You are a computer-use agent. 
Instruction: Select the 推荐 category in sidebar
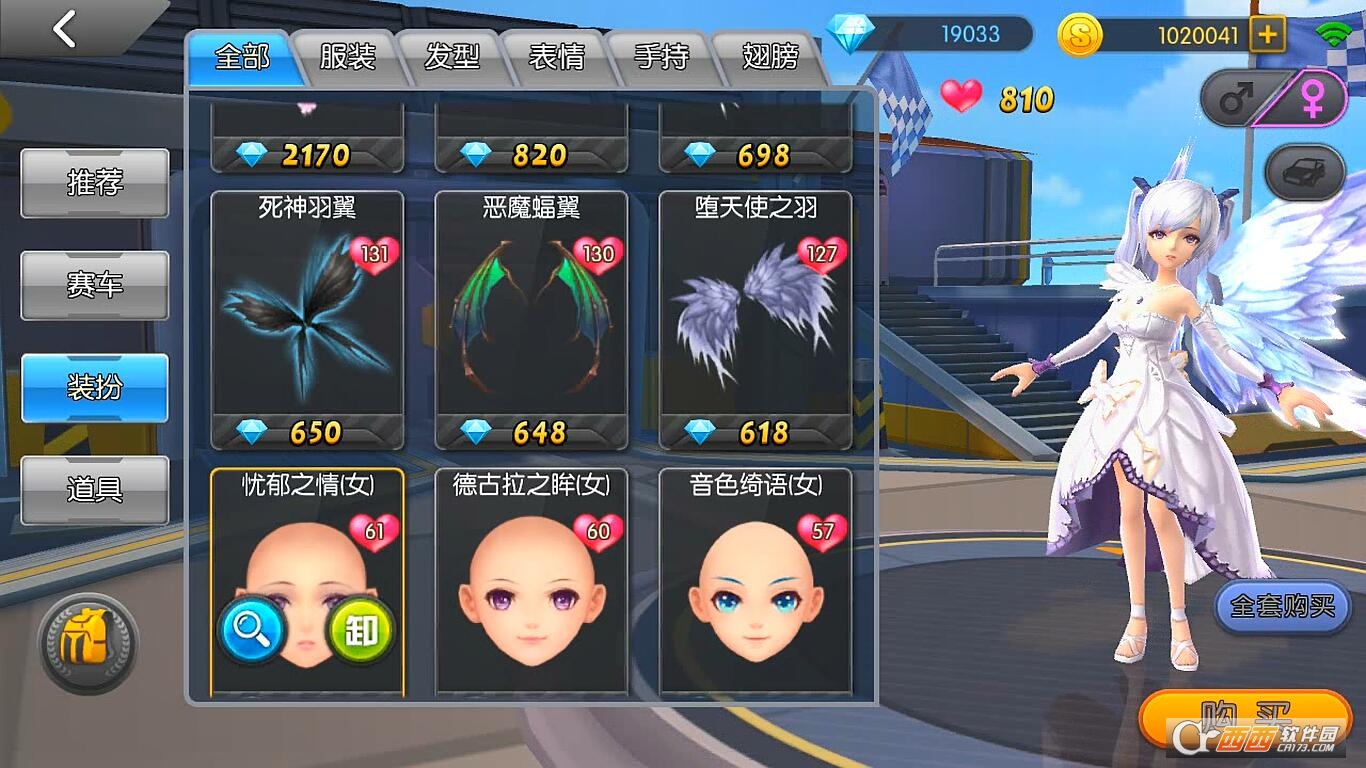(x=93, y=184)
